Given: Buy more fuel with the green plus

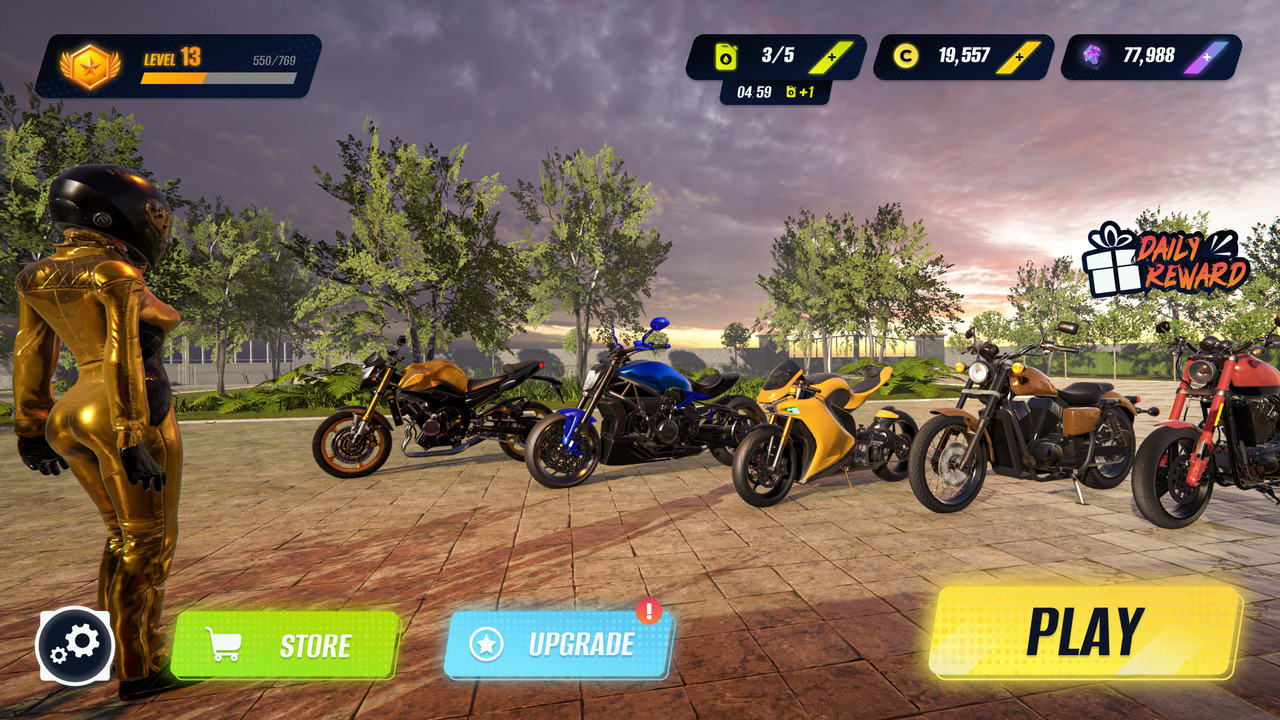Looking at the screenshot, I should tap(830, 57).
